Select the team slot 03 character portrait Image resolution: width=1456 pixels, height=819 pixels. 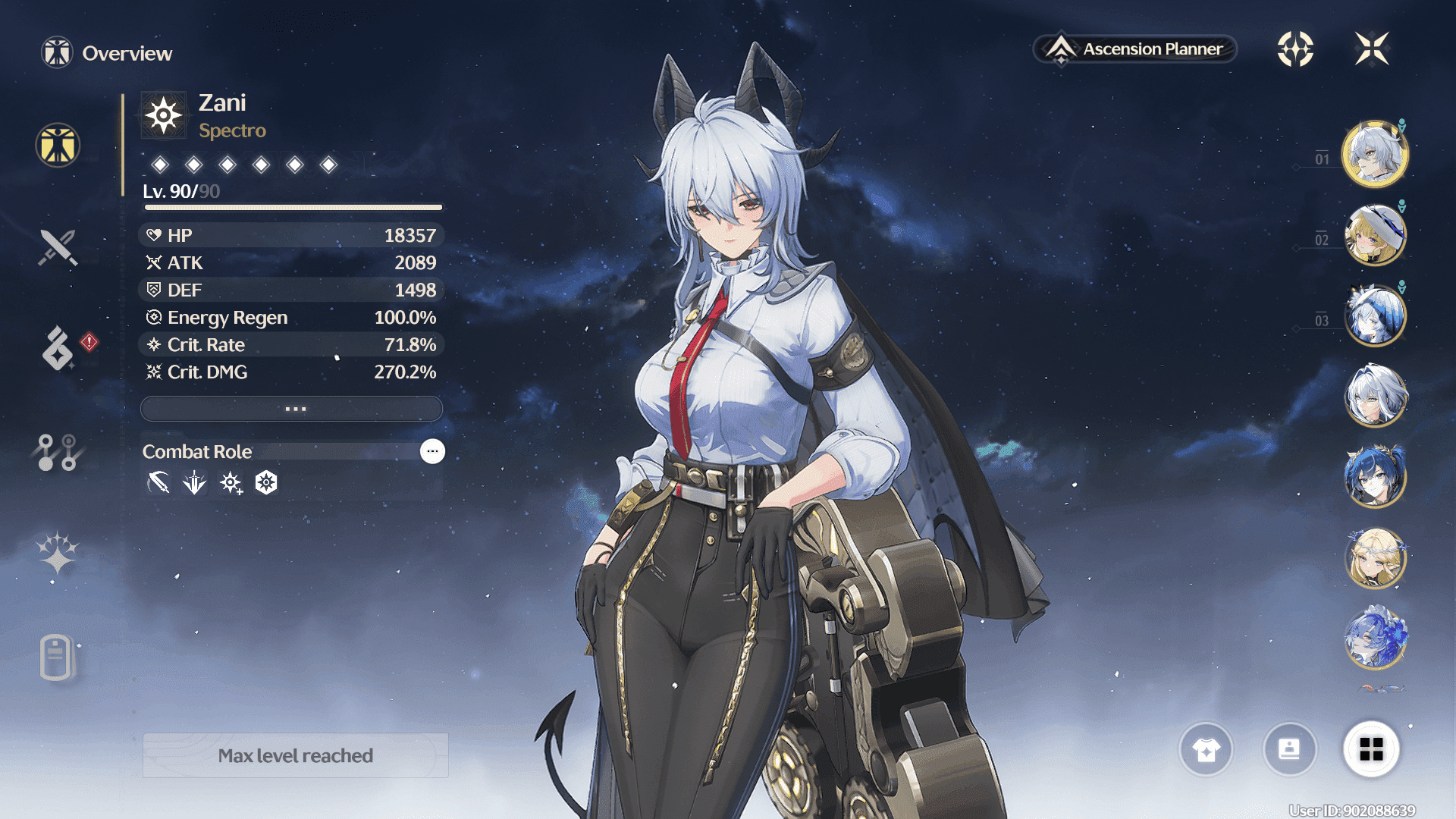(1375, 315)
